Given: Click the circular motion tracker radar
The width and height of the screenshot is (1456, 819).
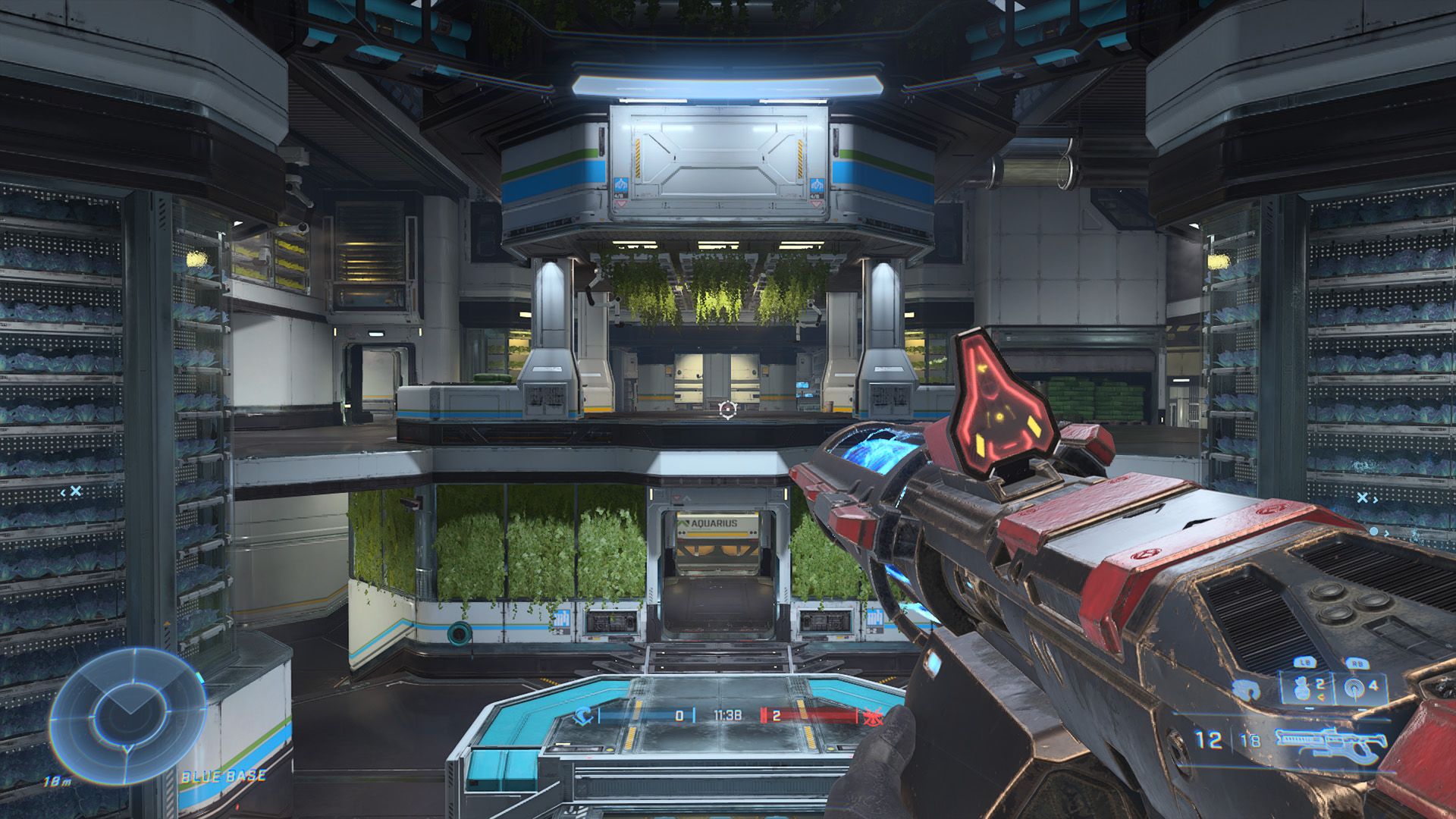Looking at the screenshot, I should 127,716.
